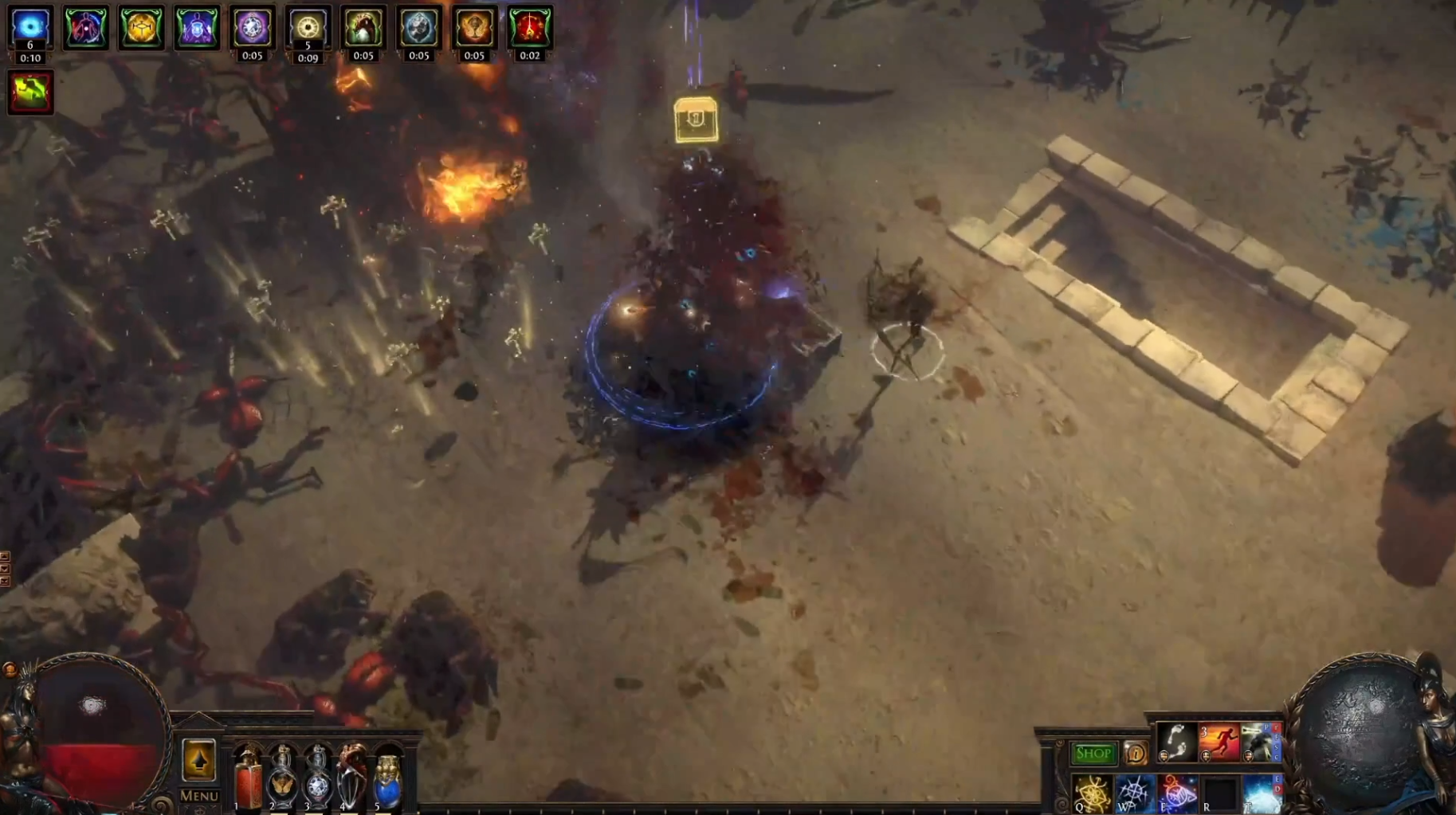Open the Menu button
Image resolution: width=1456 pixels, height=815 pixels.
click(x=198, y=795)
